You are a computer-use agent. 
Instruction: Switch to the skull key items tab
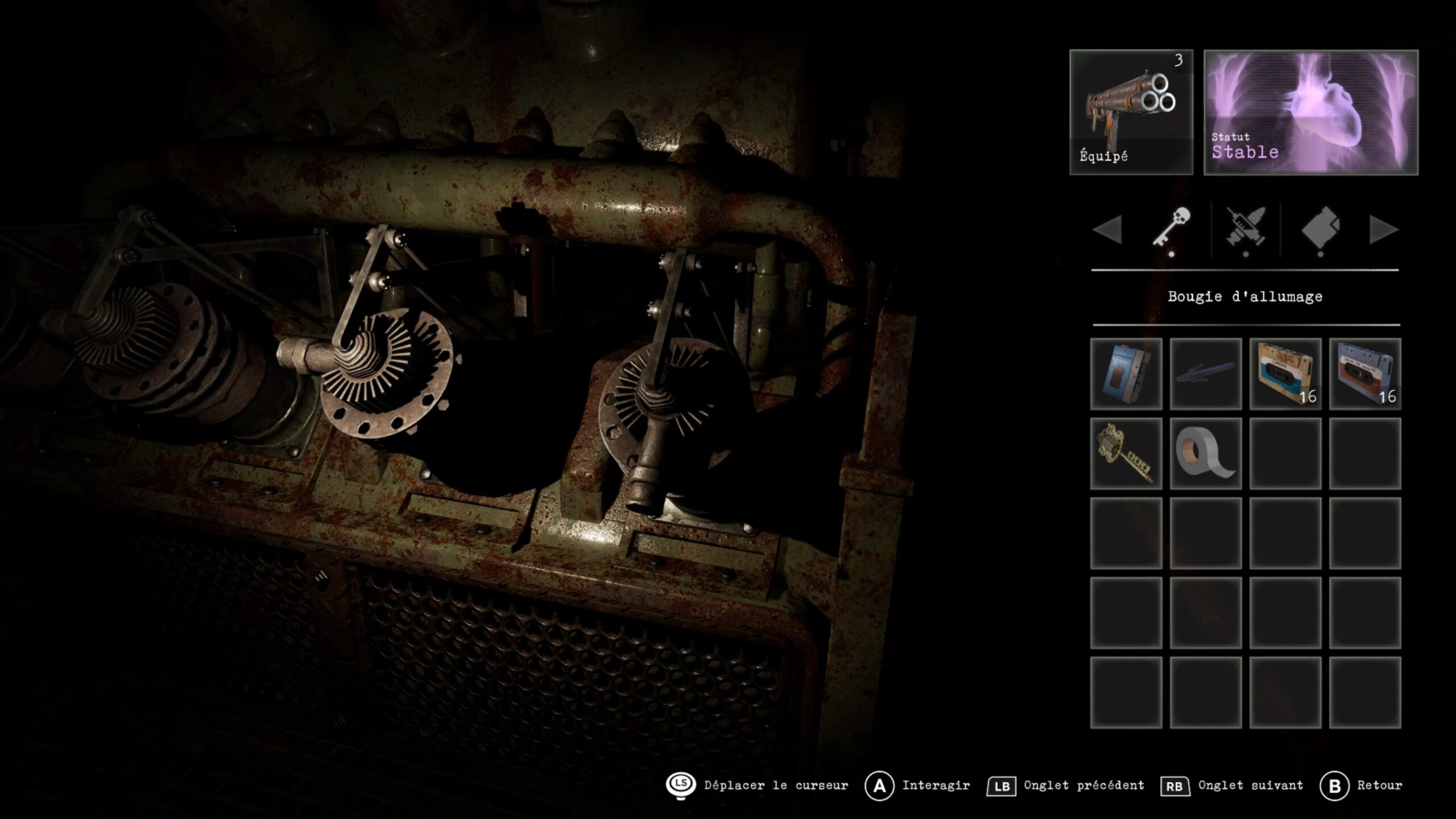tap(1172, 228)
